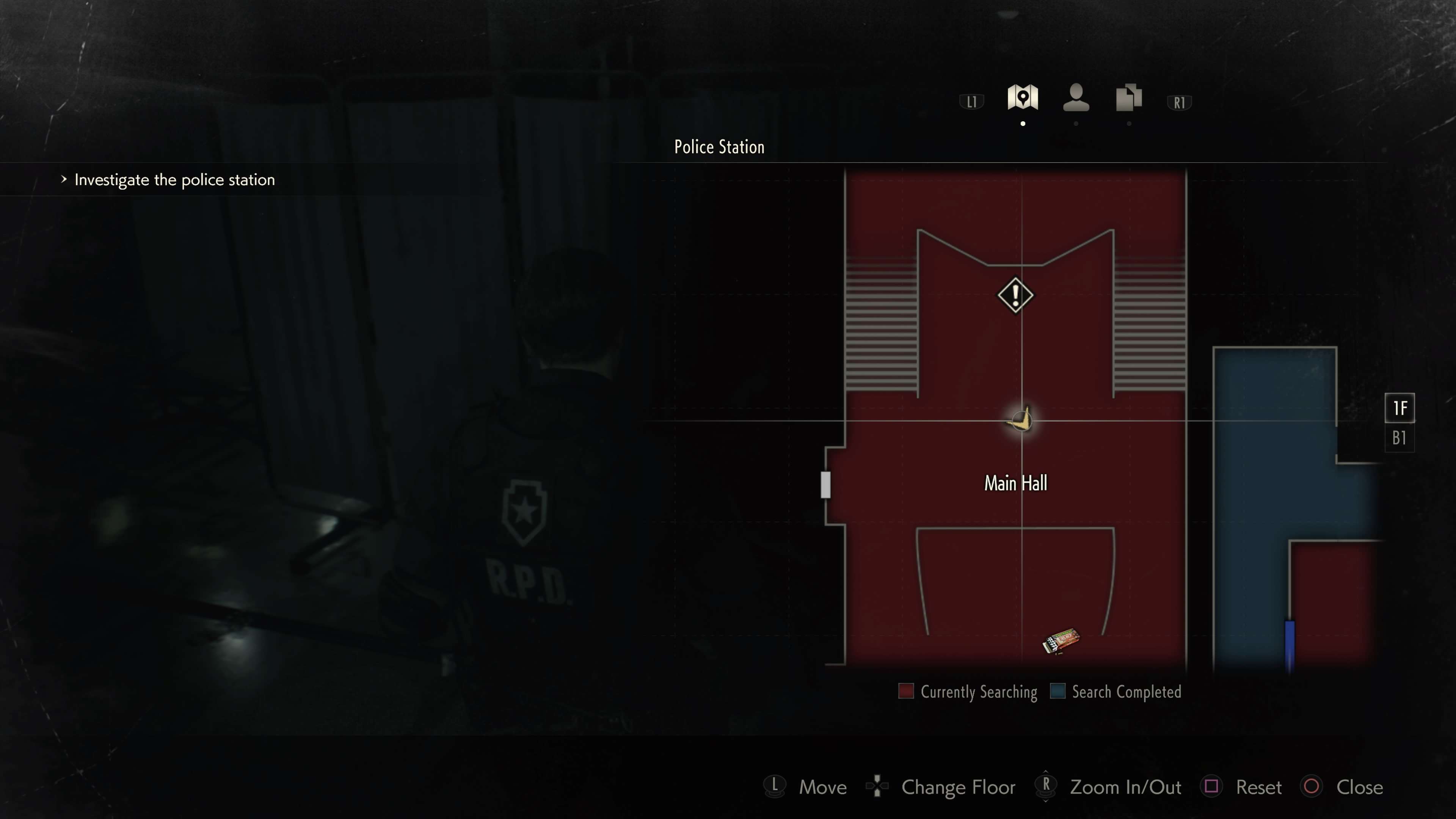
Task: Select the item icon on the map
Action: (1061, 642)
